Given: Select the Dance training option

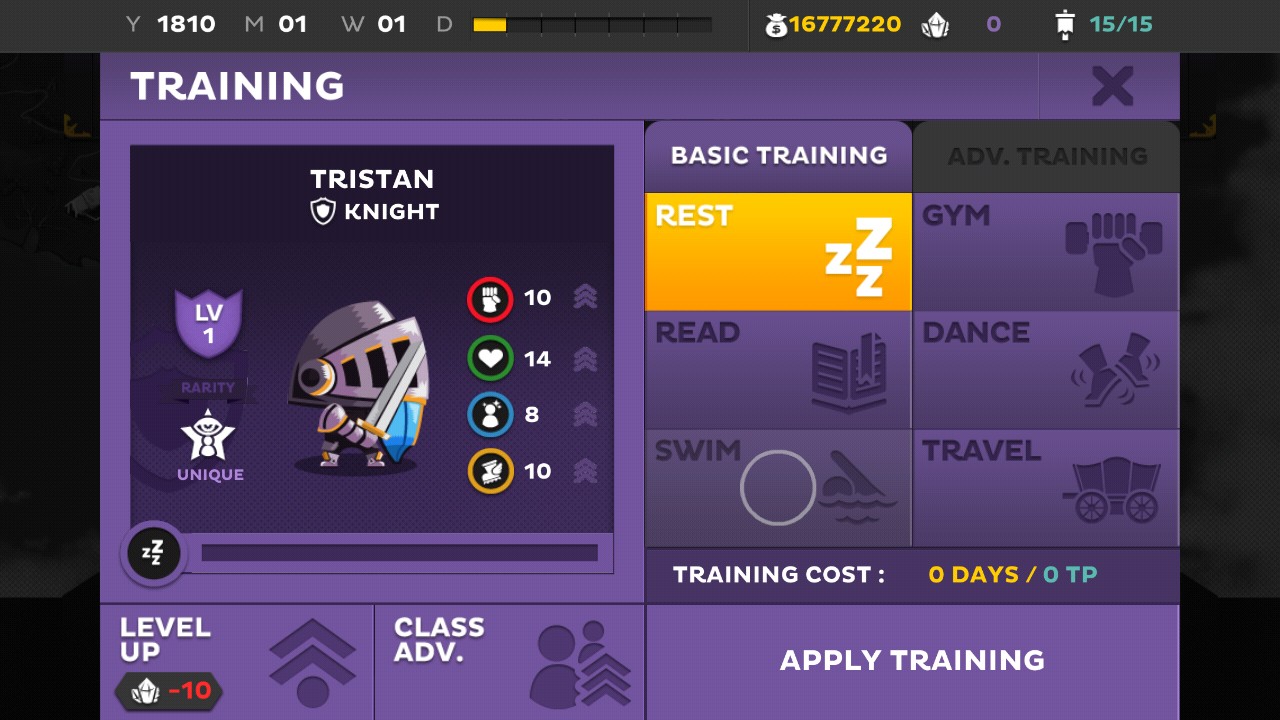Looking at the screenshot, I should [1046, 370].
